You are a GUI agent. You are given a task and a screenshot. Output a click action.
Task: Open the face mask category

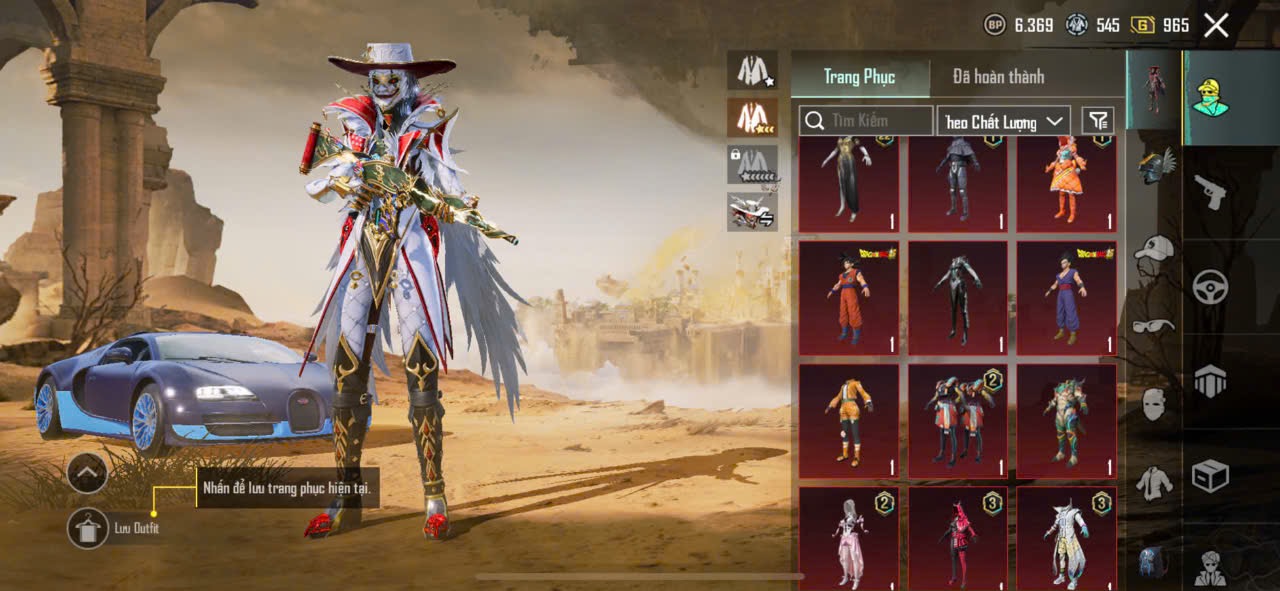[1154, 404]
